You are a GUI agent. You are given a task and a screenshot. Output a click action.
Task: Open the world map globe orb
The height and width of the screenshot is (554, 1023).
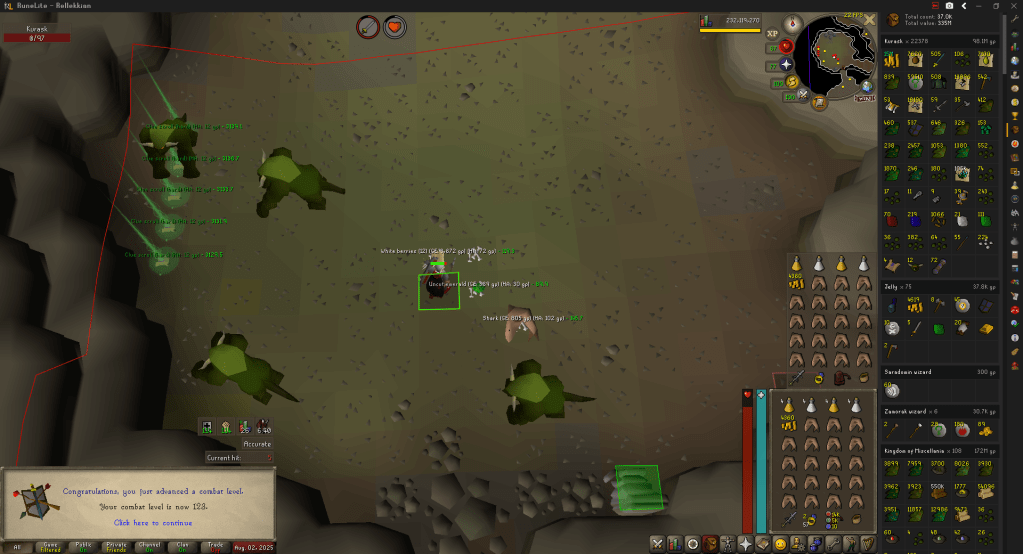[867, 87]
